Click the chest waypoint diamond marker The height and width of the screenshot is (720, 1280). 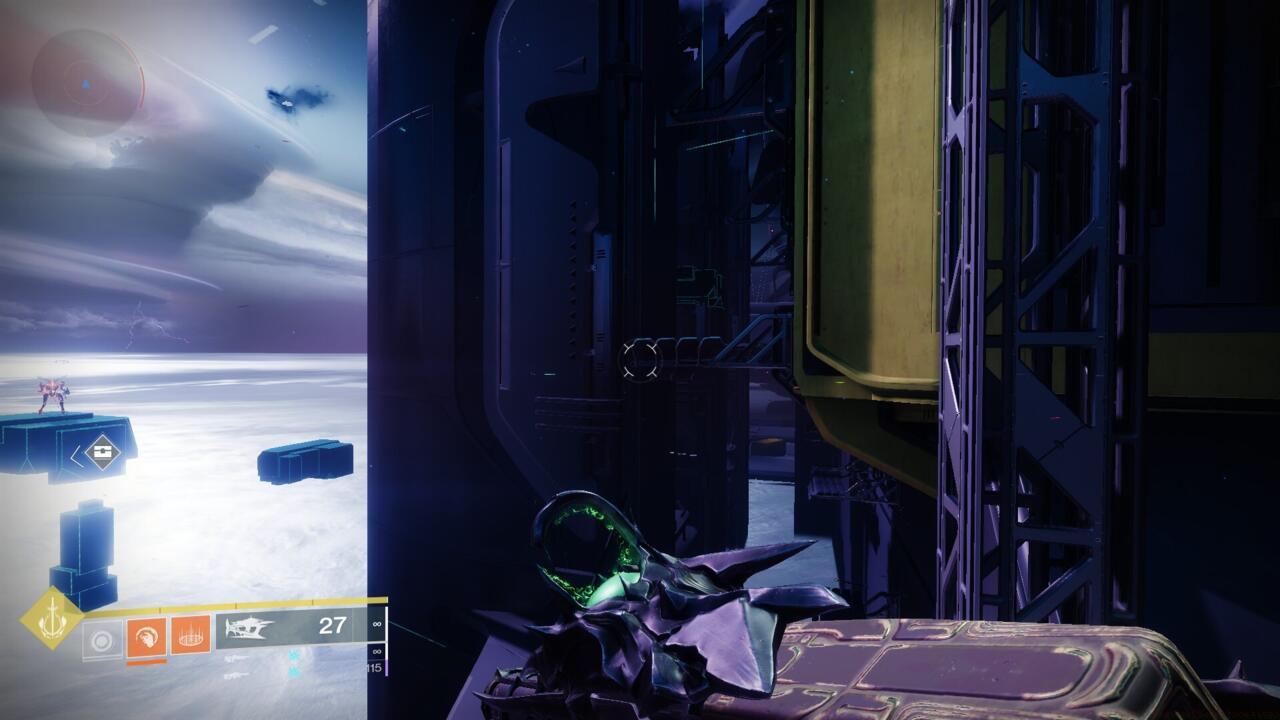click(102, 453)
